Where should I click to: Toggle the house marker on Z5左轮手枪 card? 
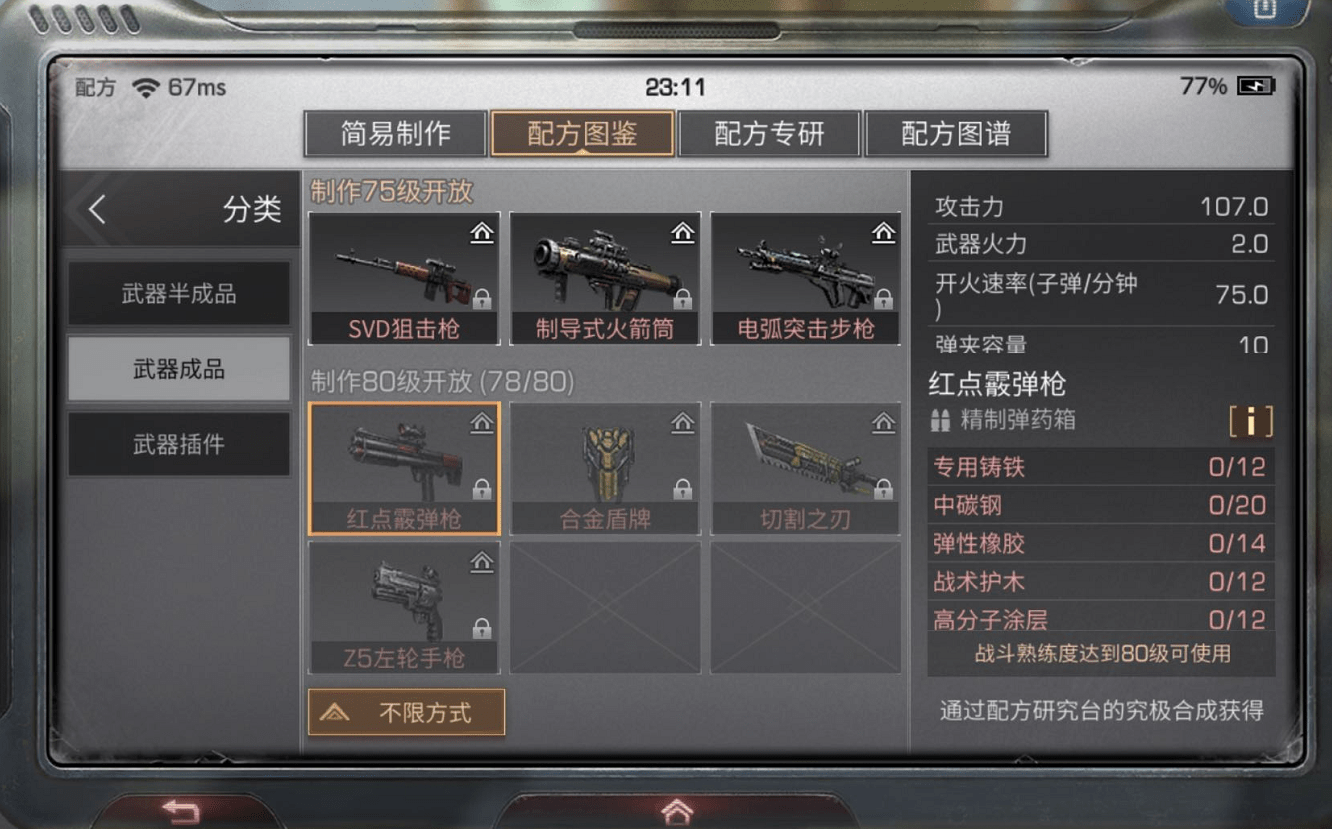point(484,562)
